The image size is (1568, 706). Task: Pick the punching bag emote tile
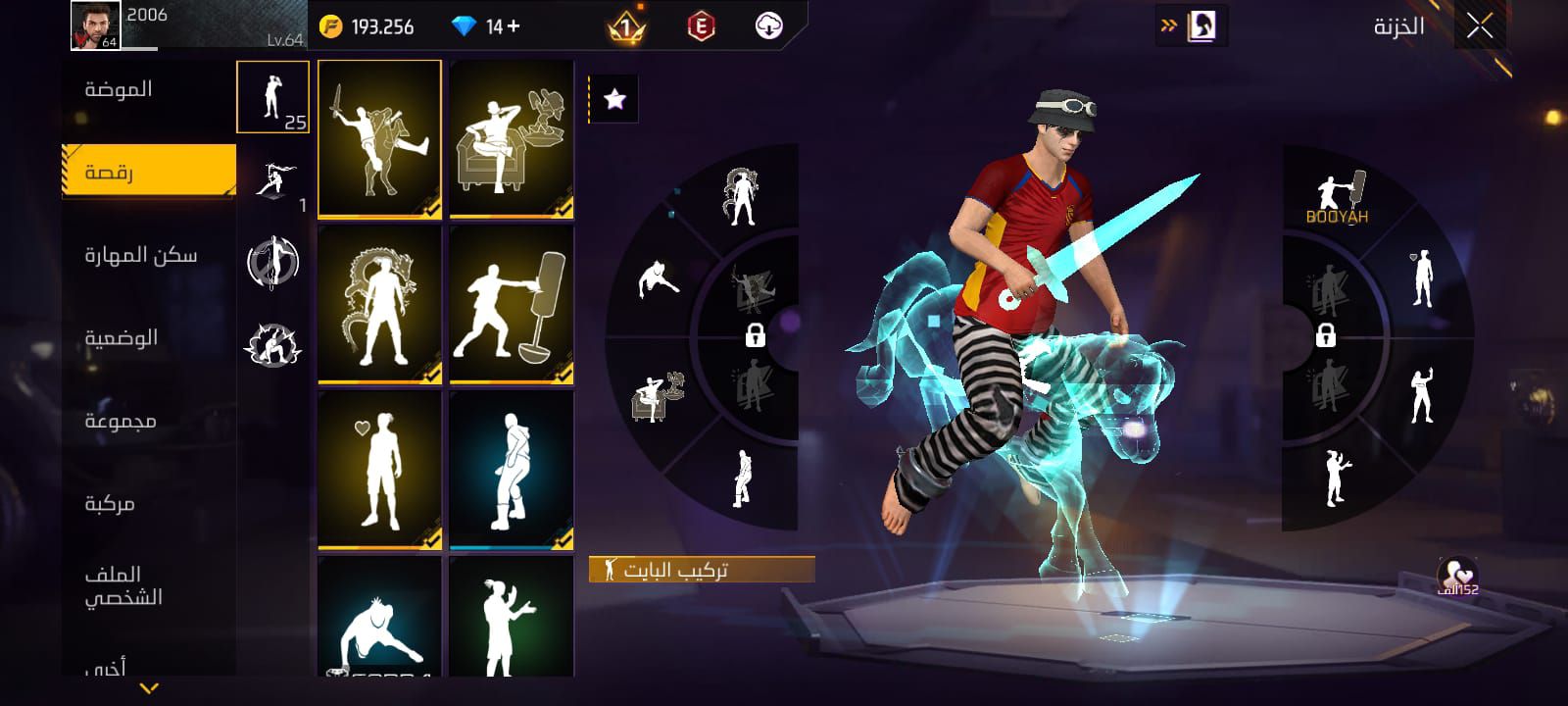511,304
